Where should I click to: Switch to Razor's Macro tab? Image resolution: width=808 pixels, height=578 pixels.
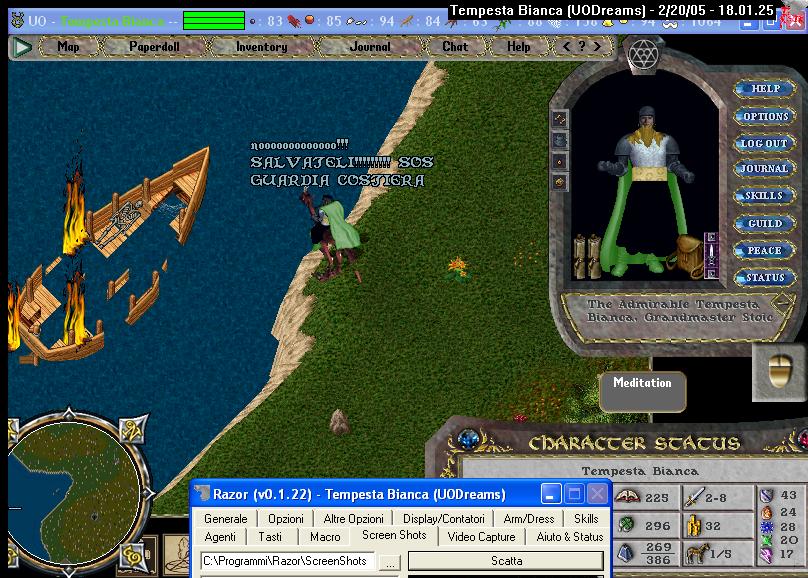coord(325,537)
